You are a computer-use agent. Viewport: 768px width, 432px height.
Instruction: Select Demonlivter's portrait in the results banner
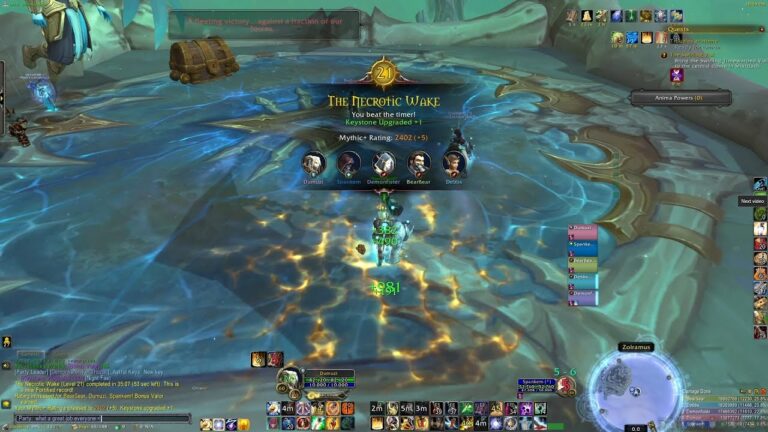tap(383, 163)
